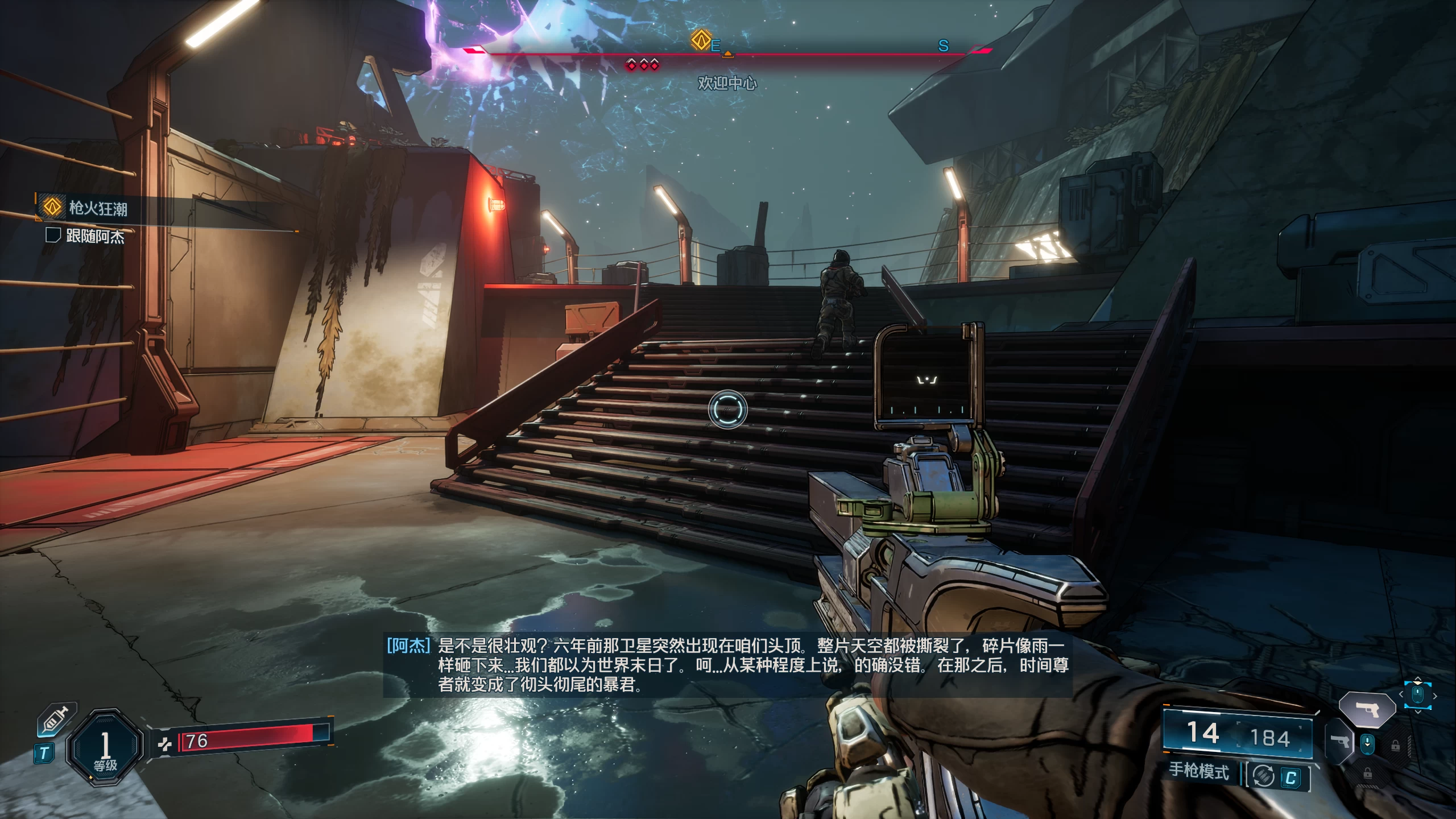Click the 手枪模式 weapon mode label
Screen dimensions: 1456x819
pyautogui.click(x=1198, y=771)
